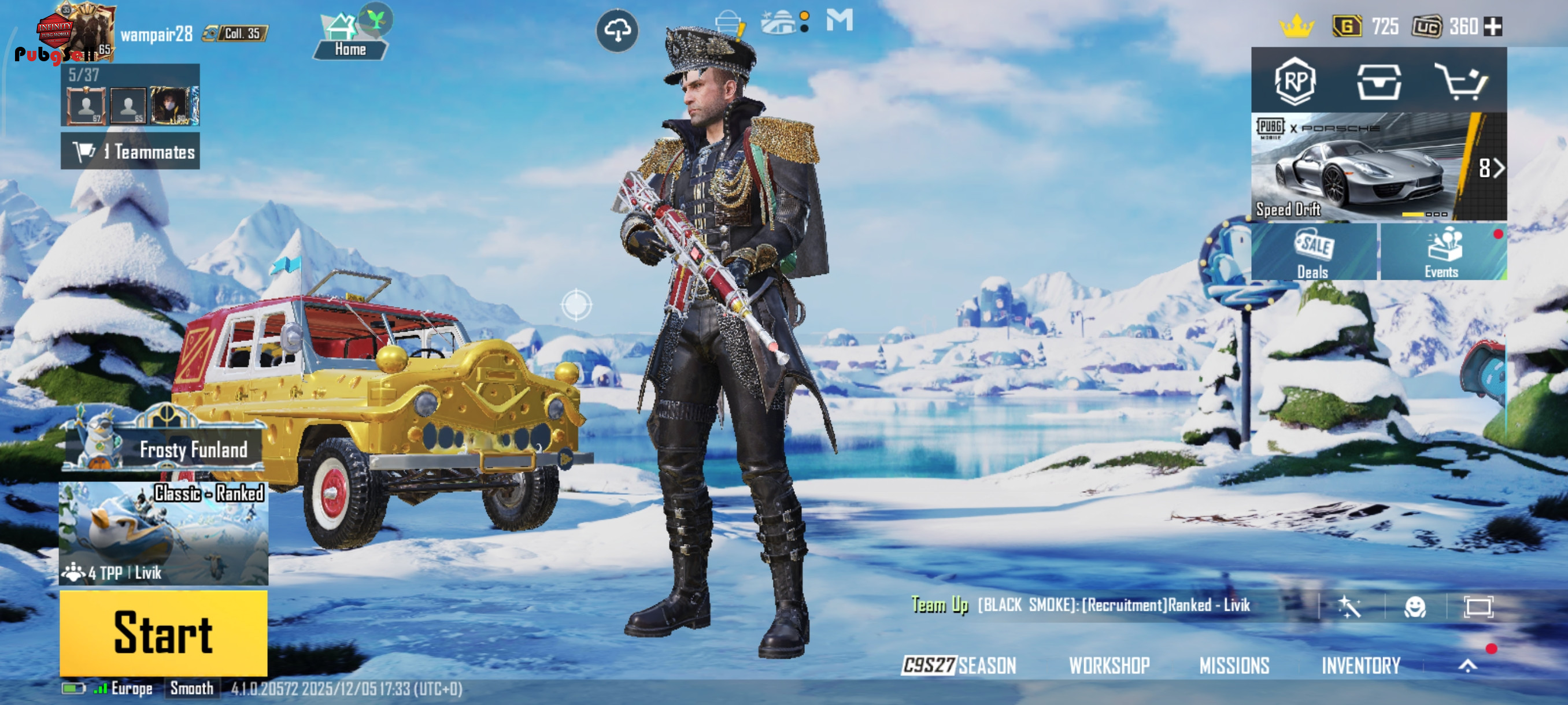Open the shopping cart shop icon
1568x705 pixels.
click(x=1460, y=81)
